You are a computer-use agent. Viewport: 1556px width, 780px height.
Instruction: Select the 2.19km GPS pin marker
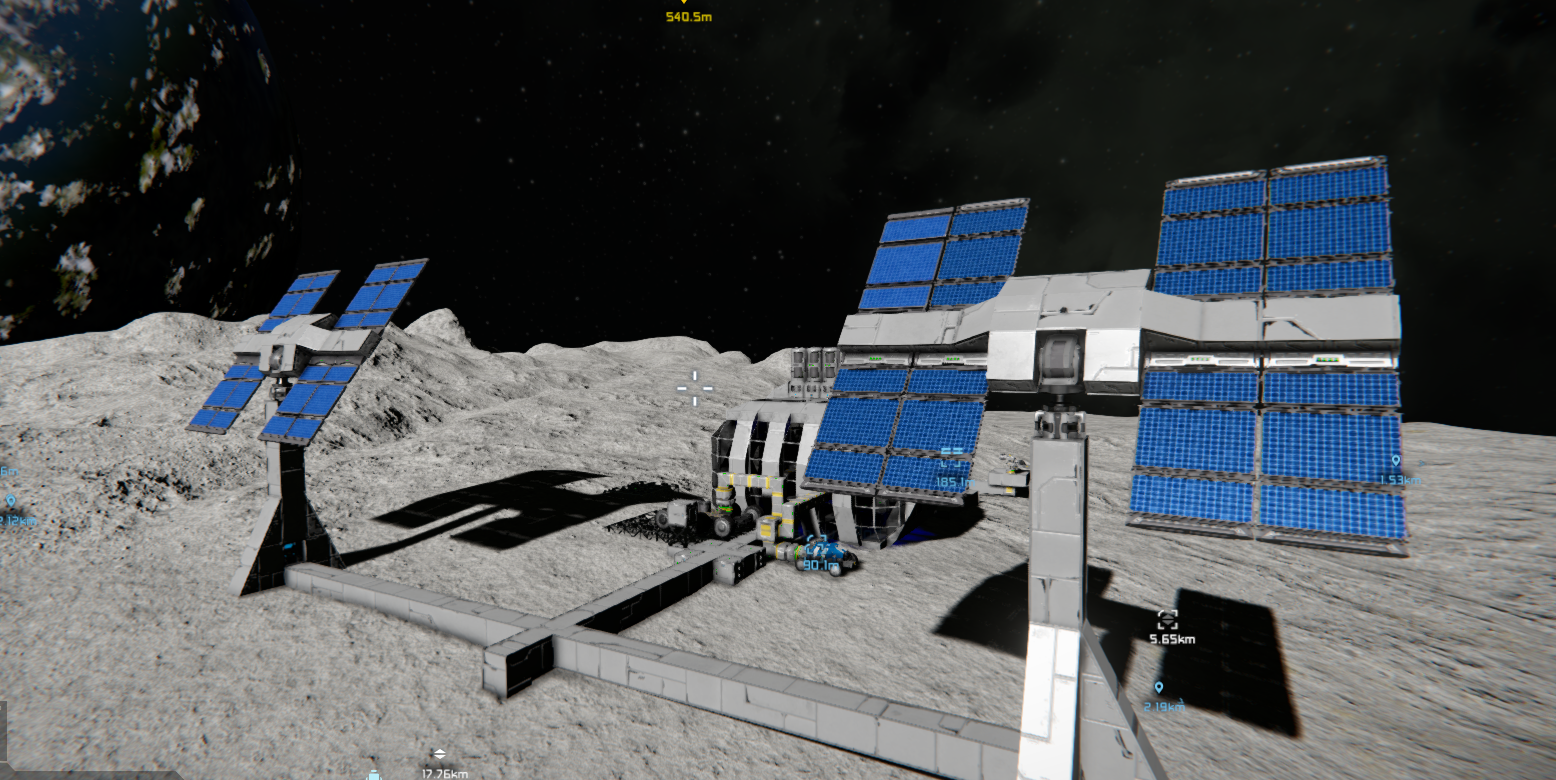1159,688
